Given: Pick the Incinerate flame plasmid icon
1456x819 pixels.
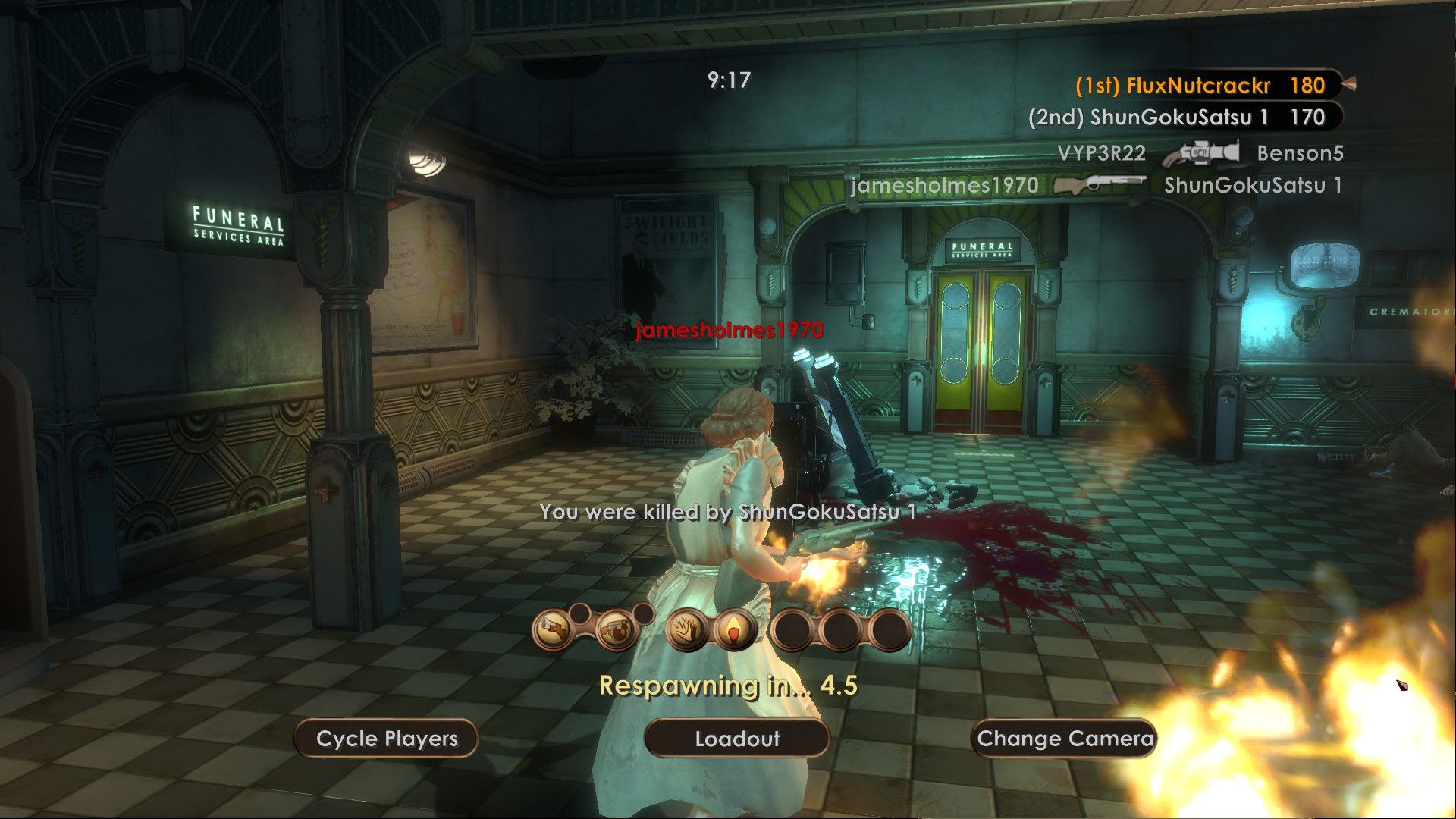Looking at the screenshot, I should click(x=733, y=629).
